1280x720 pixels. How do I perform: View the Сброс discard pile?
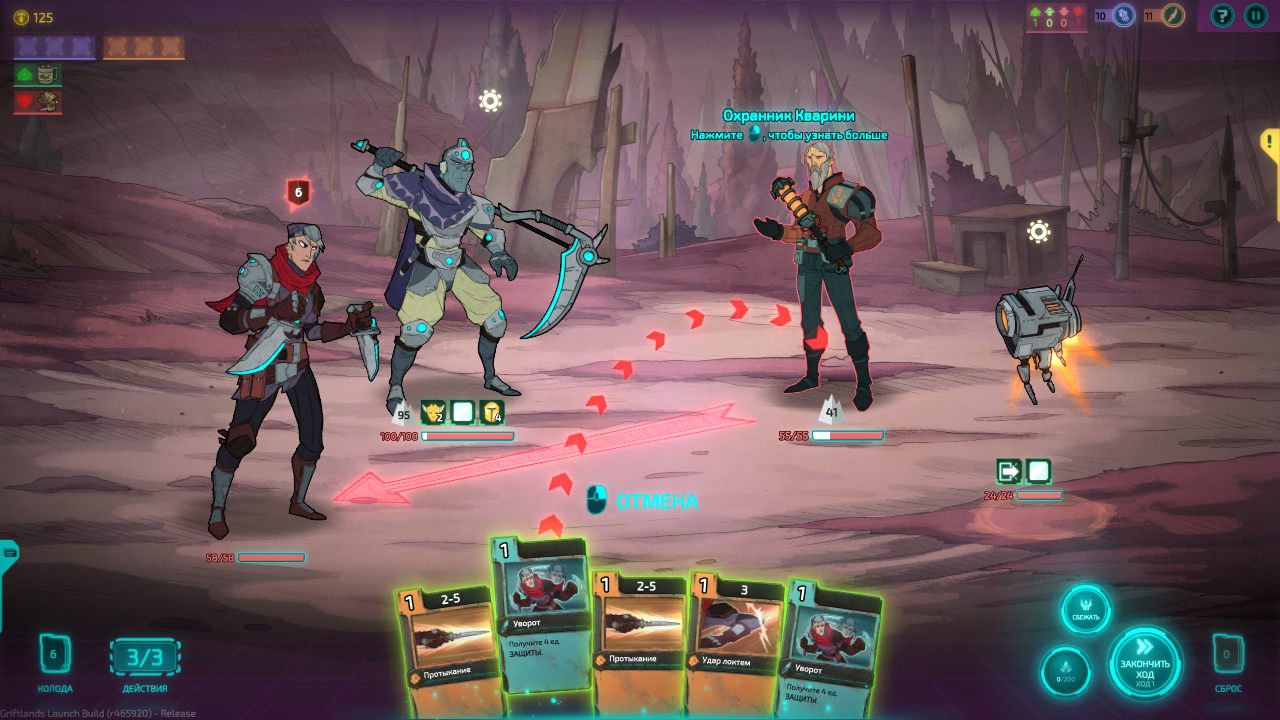pyautogui.click(x=1228, y=656)
